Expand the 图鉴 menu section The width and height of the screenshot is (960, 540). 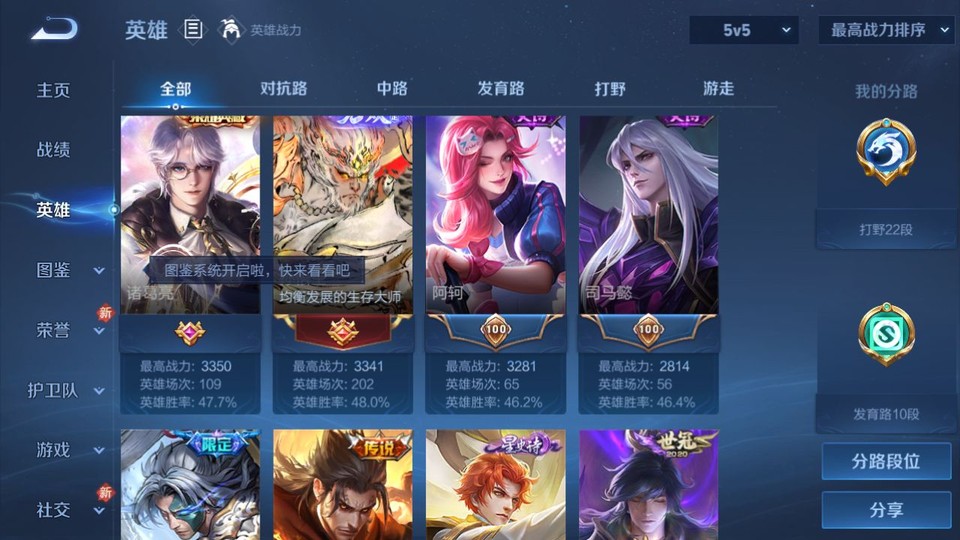[68, 270]
